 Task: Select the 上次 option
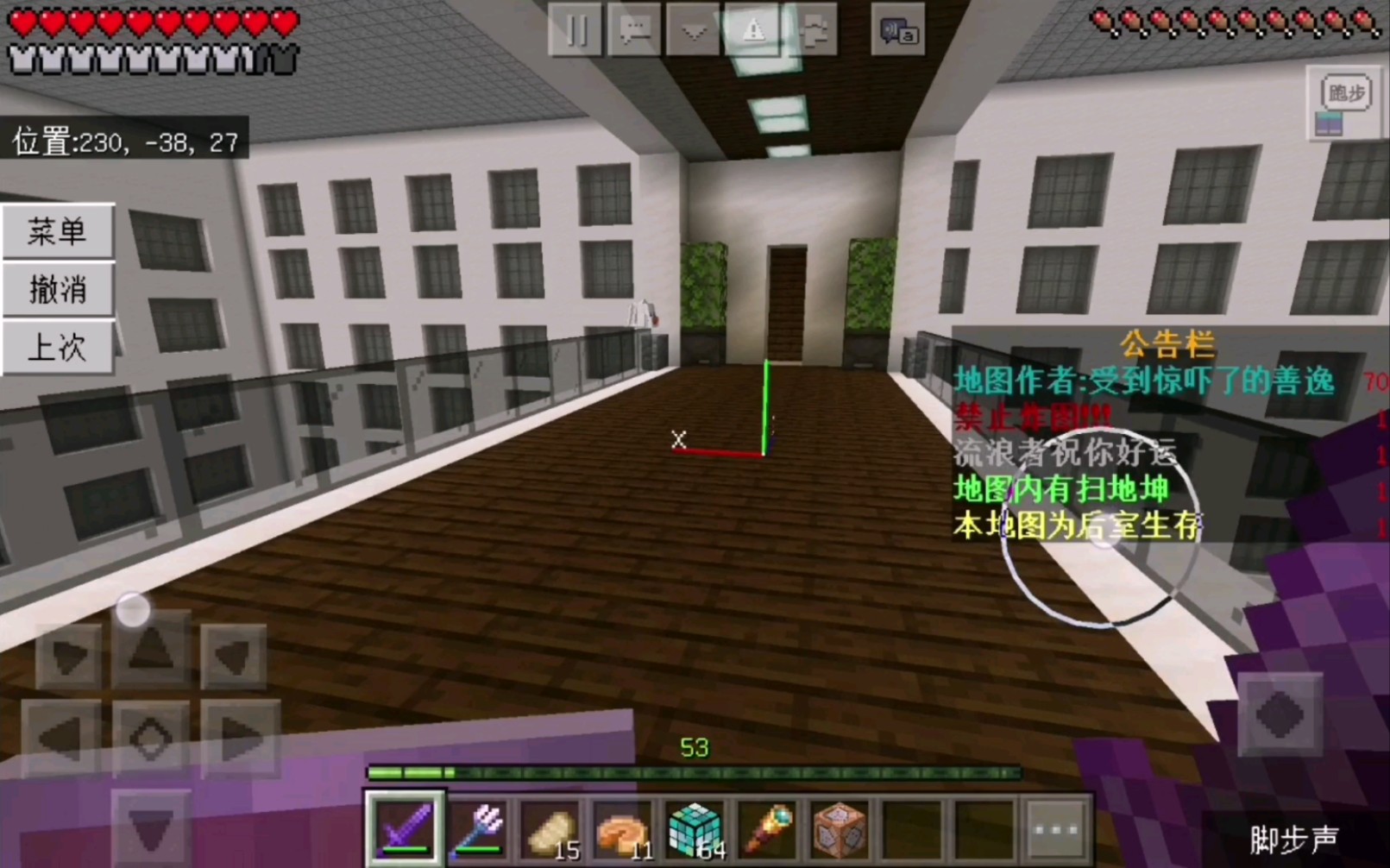pos(57,349)
